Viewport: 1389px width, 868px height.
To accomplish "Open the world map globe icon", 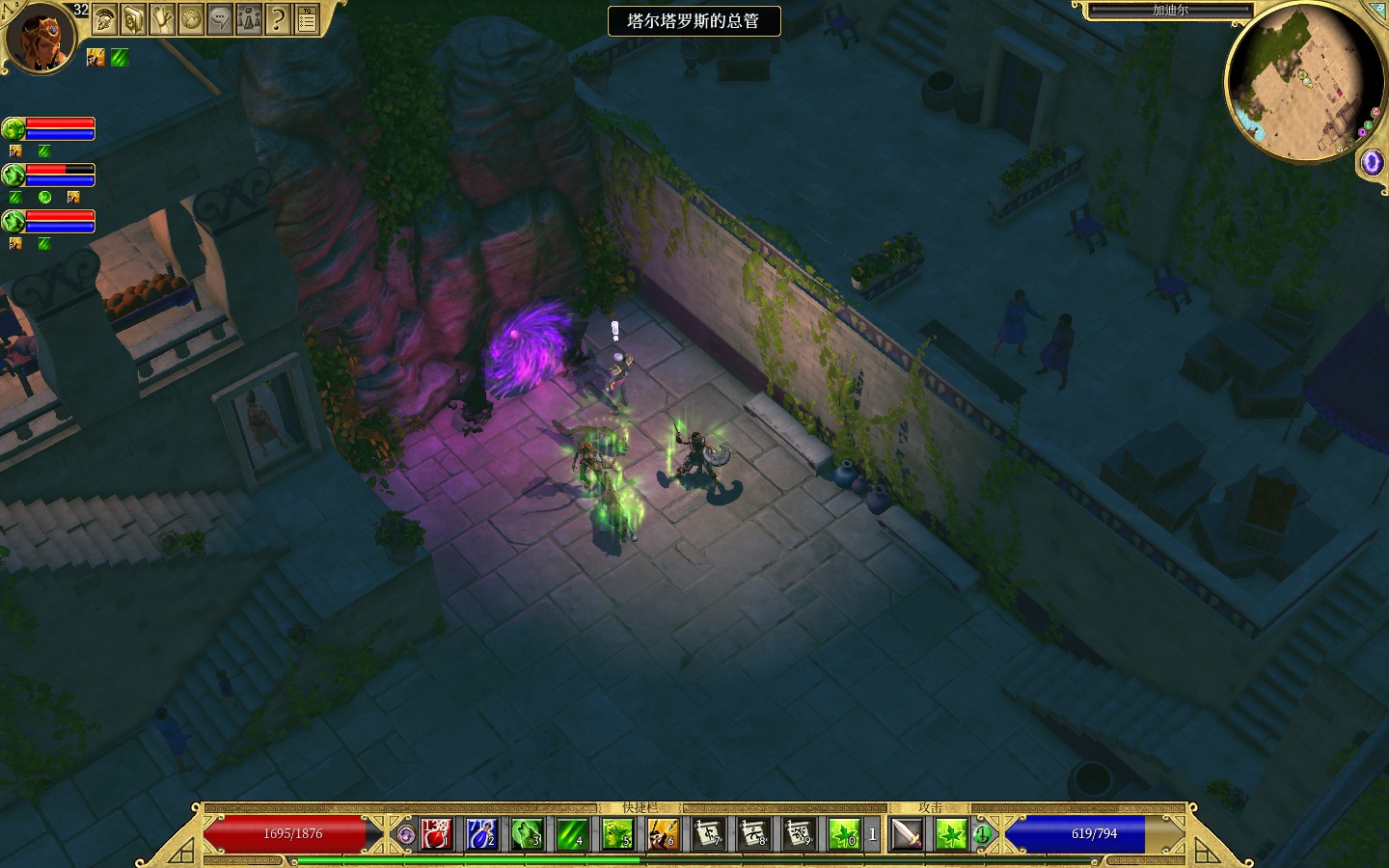I will pos(191,18).
